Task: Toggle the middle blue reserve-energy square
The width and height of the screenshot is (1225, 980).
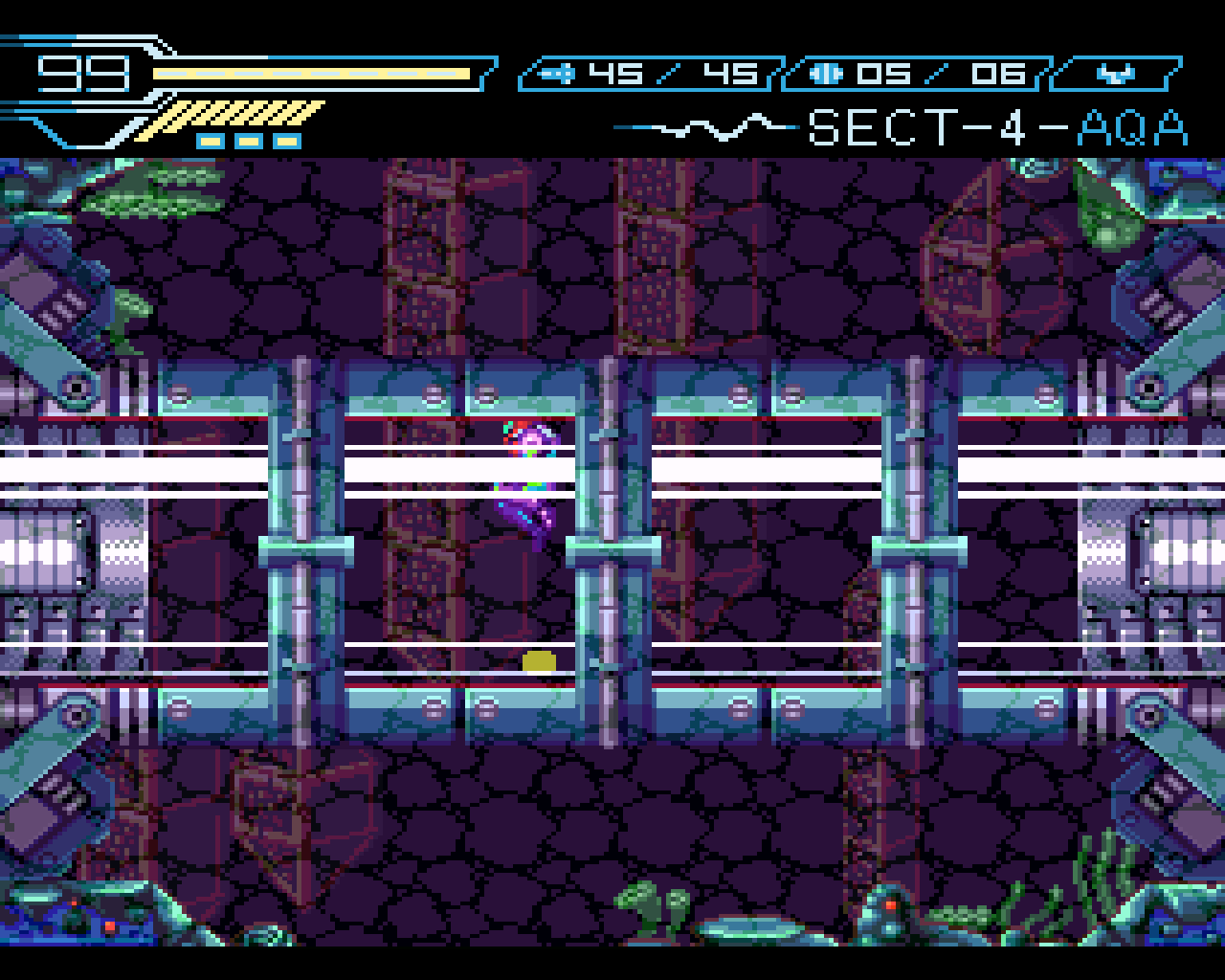Action: click(x=247, y=140)
